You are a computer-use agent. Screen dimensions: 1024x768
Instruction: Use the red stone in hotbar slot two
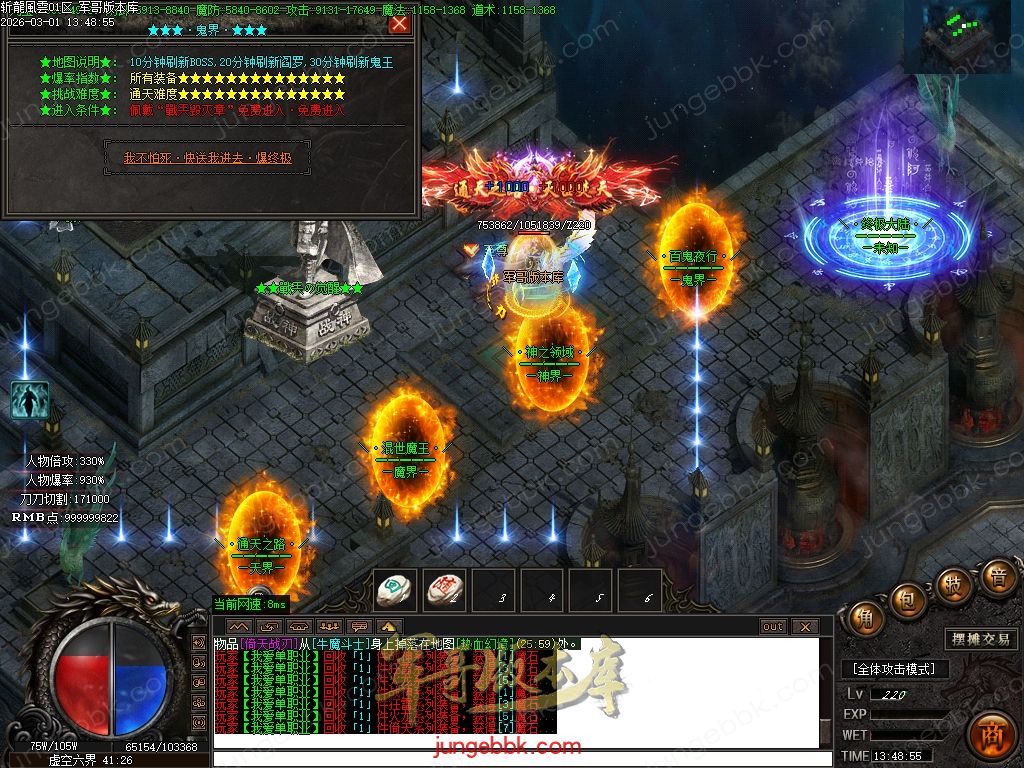pos(444,590)
